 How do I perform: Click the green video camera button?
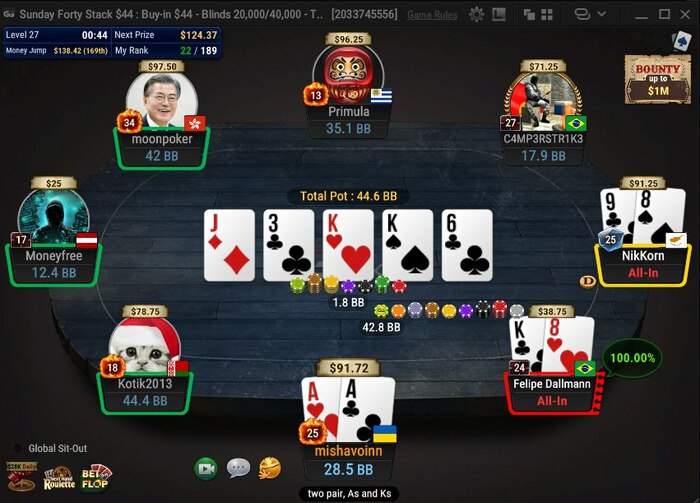click(206, 468)
